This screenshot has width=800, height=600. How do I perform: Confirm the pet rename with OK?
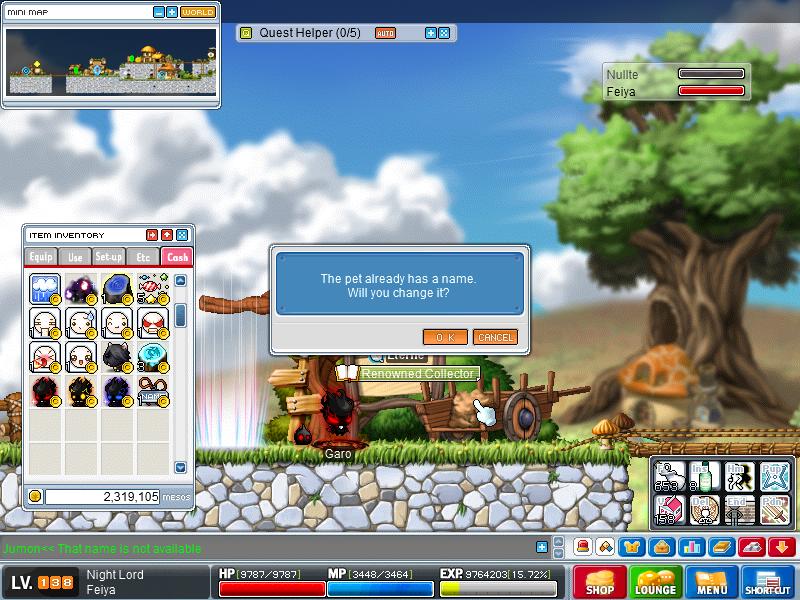[445, 337]
